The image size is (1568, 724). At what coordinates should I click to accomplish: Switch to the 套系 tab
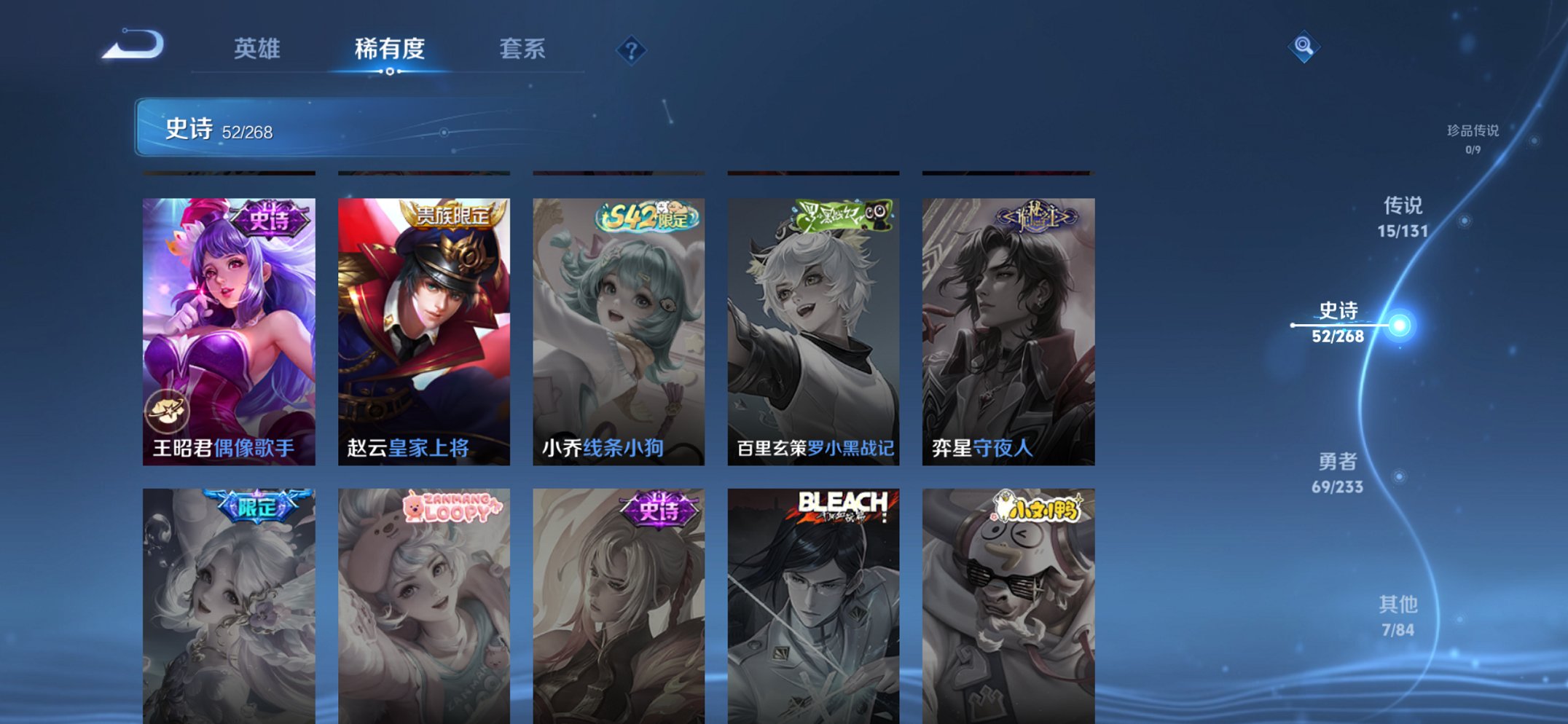click(x=523, y=46)
